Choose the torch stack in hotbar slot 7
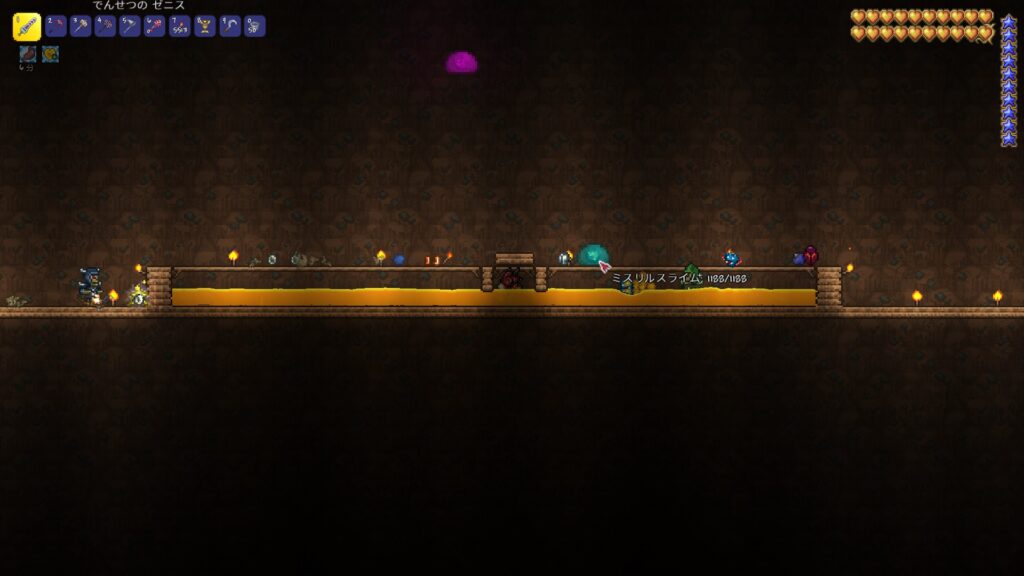This screenshot has width=1024, height=576. pyautogui.click(x=181, y=27)
